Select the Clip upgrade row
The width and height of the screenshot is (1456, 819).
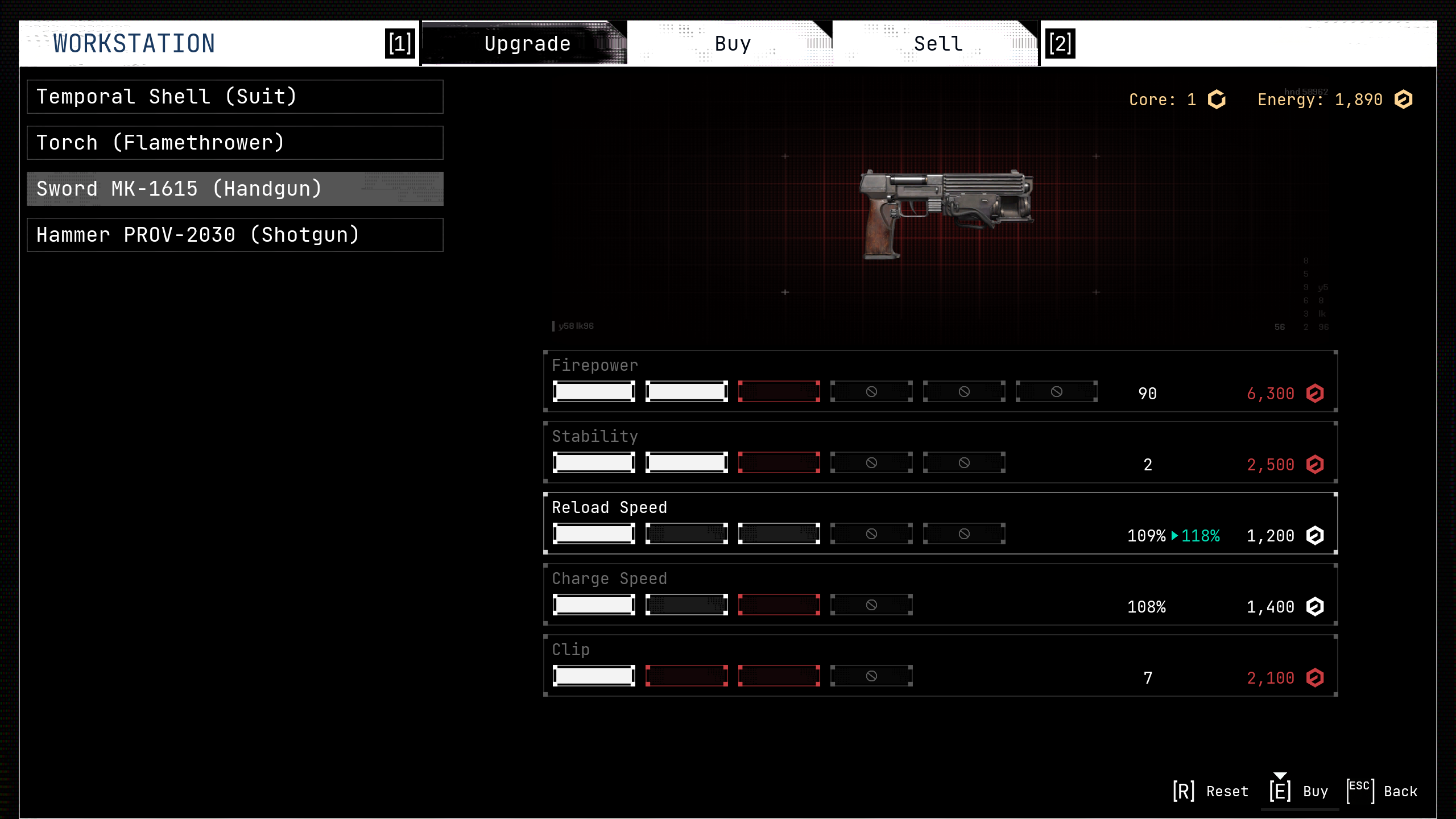tap(940, 665)
